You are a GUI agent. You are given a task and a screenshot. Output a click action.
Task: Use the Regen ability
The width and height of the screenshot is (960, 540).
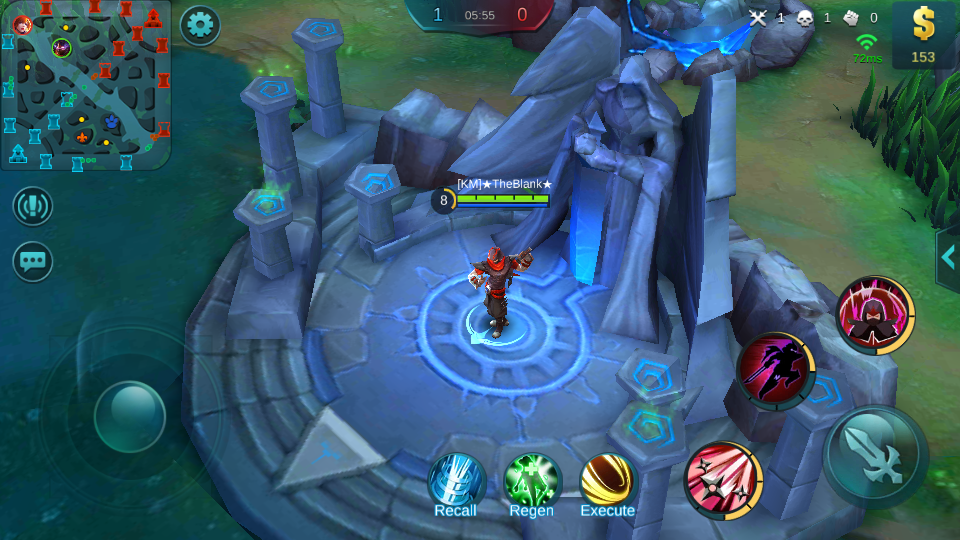tap(531, 482)
